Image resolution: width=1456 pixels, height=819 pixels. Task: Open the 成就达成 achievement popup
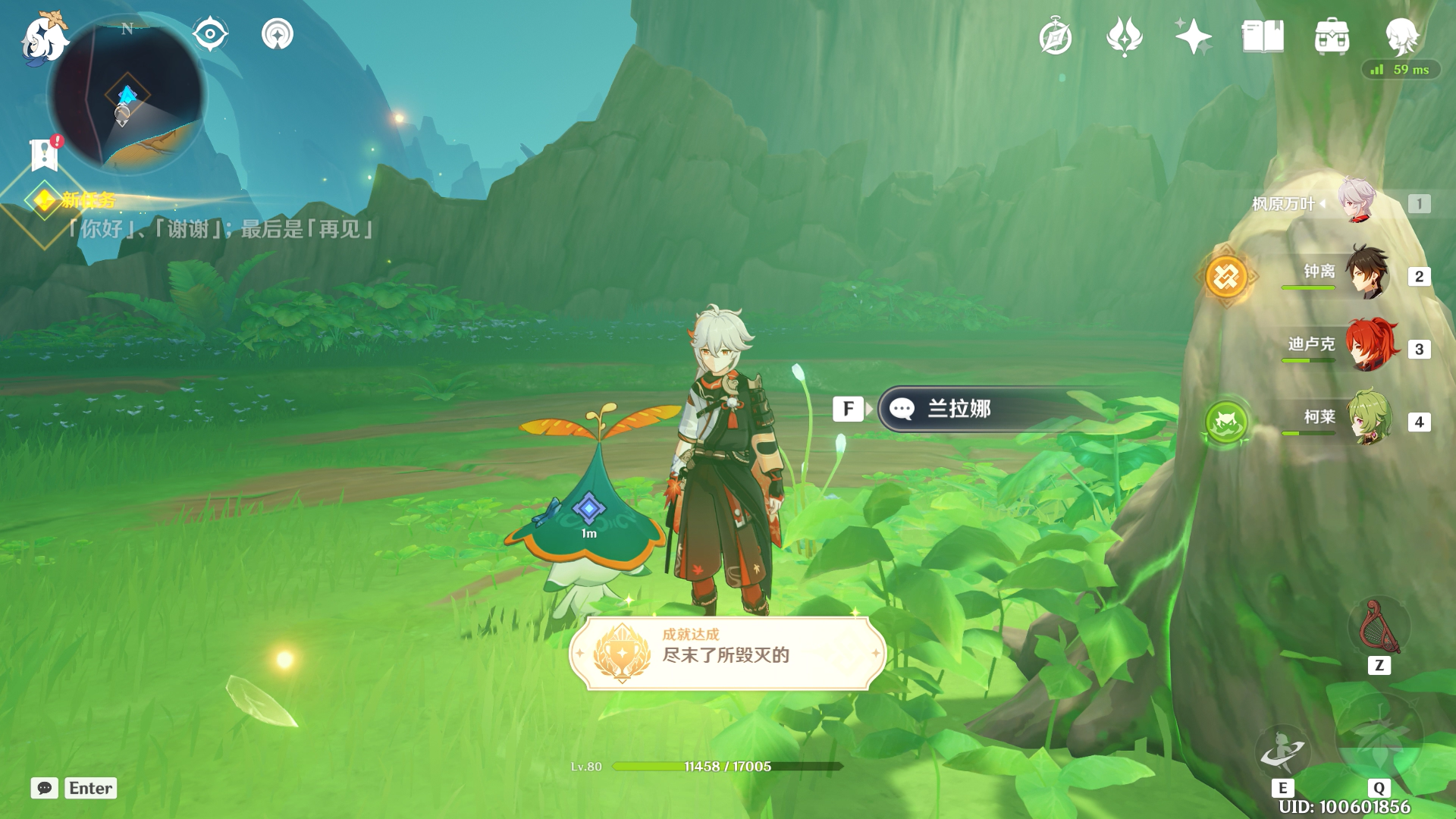[726, 653]
